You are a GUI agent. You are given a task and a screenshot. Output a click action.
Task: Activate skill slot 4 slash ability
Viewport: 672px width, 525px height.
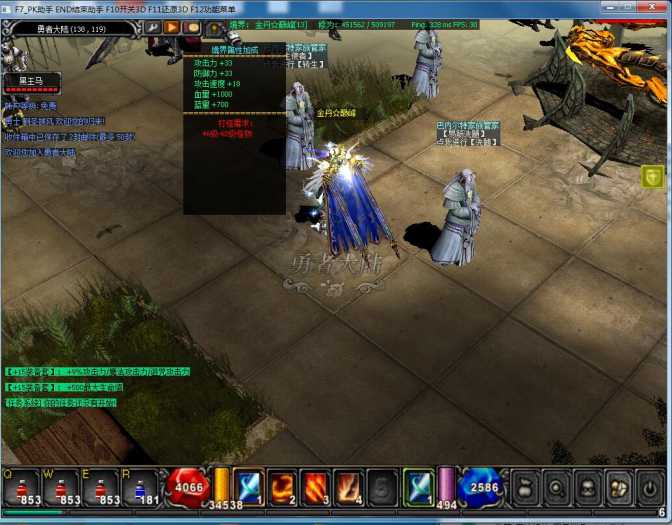pos(348,486)
